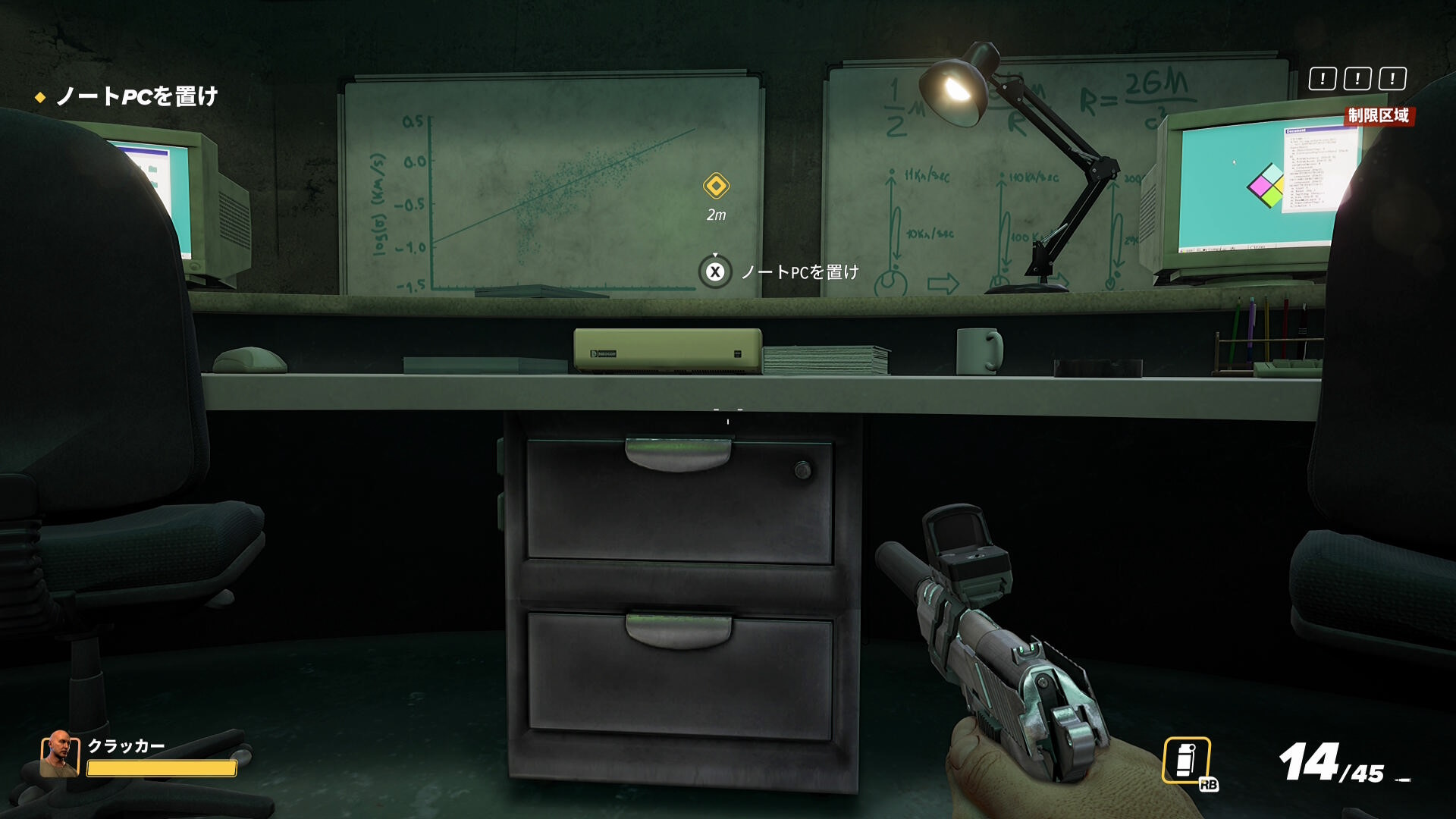The height and width of the screenshot is (819, 1456).
Task: Select the ノートPCを置け objective tracker
Action: [x=136, y=96]
